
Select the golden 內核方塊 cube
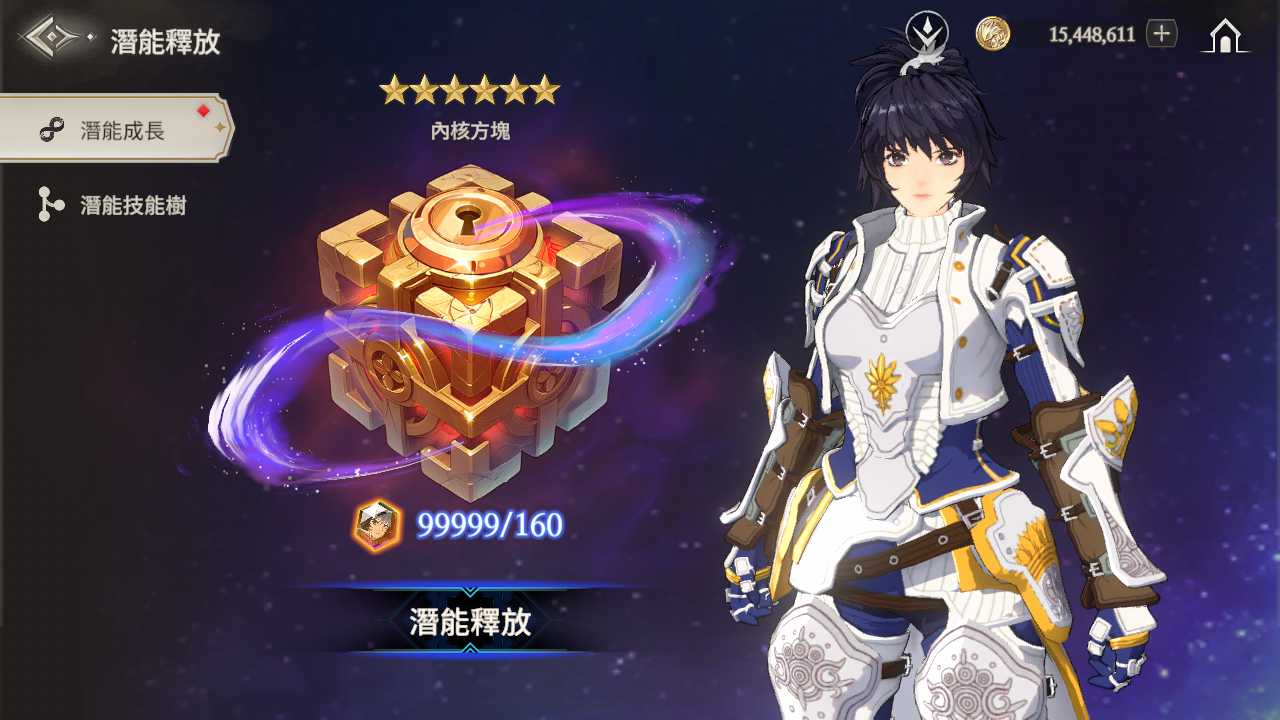click(x=467, y=330)
